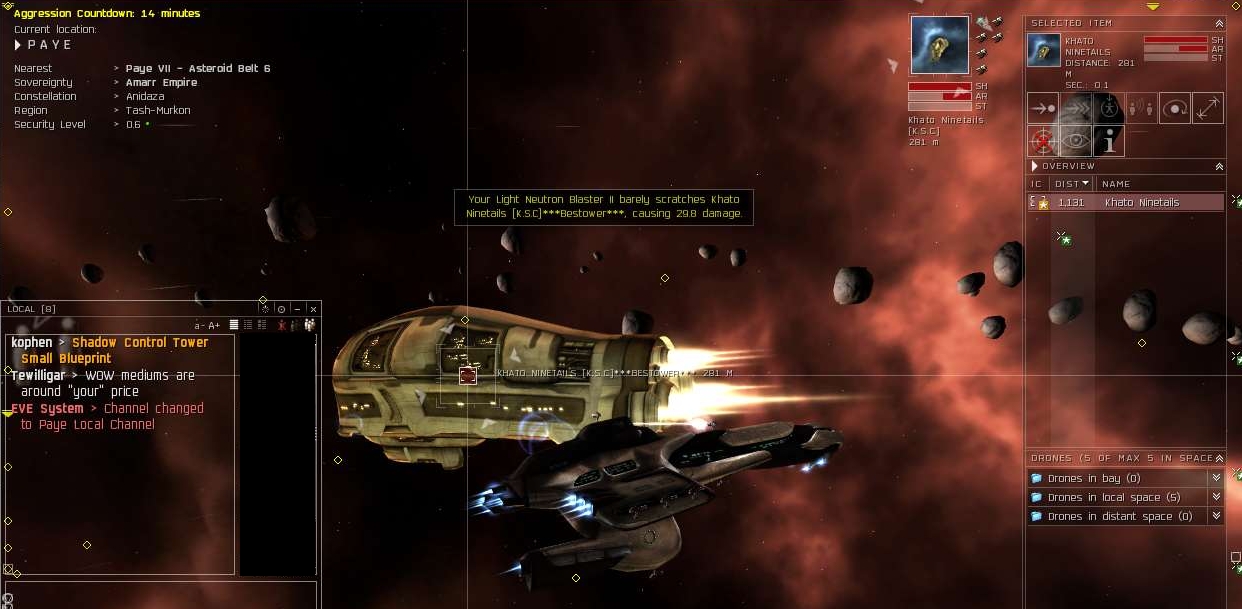Collapse the Overview panel

click(1218, 166)
